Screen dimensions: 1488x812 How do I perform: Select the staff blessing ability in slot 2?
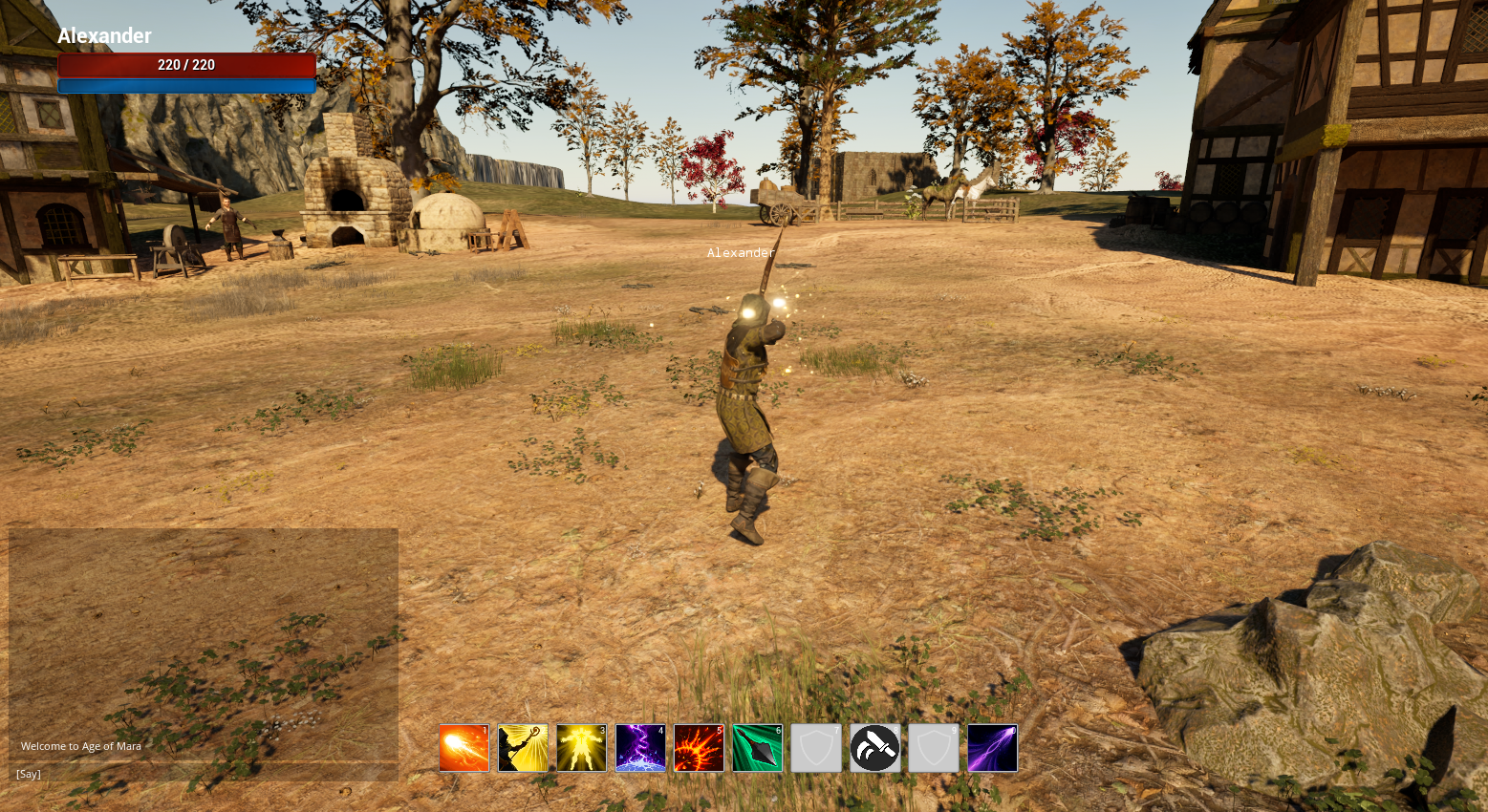click(522, 748)
